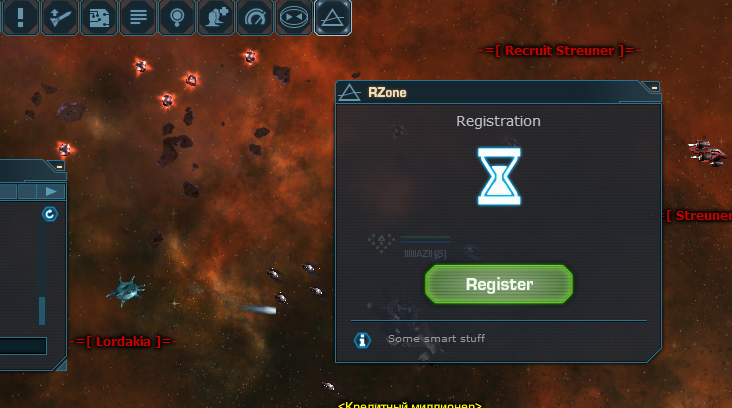Open the spaceship upgrade toolbar icon

point(61,16)
